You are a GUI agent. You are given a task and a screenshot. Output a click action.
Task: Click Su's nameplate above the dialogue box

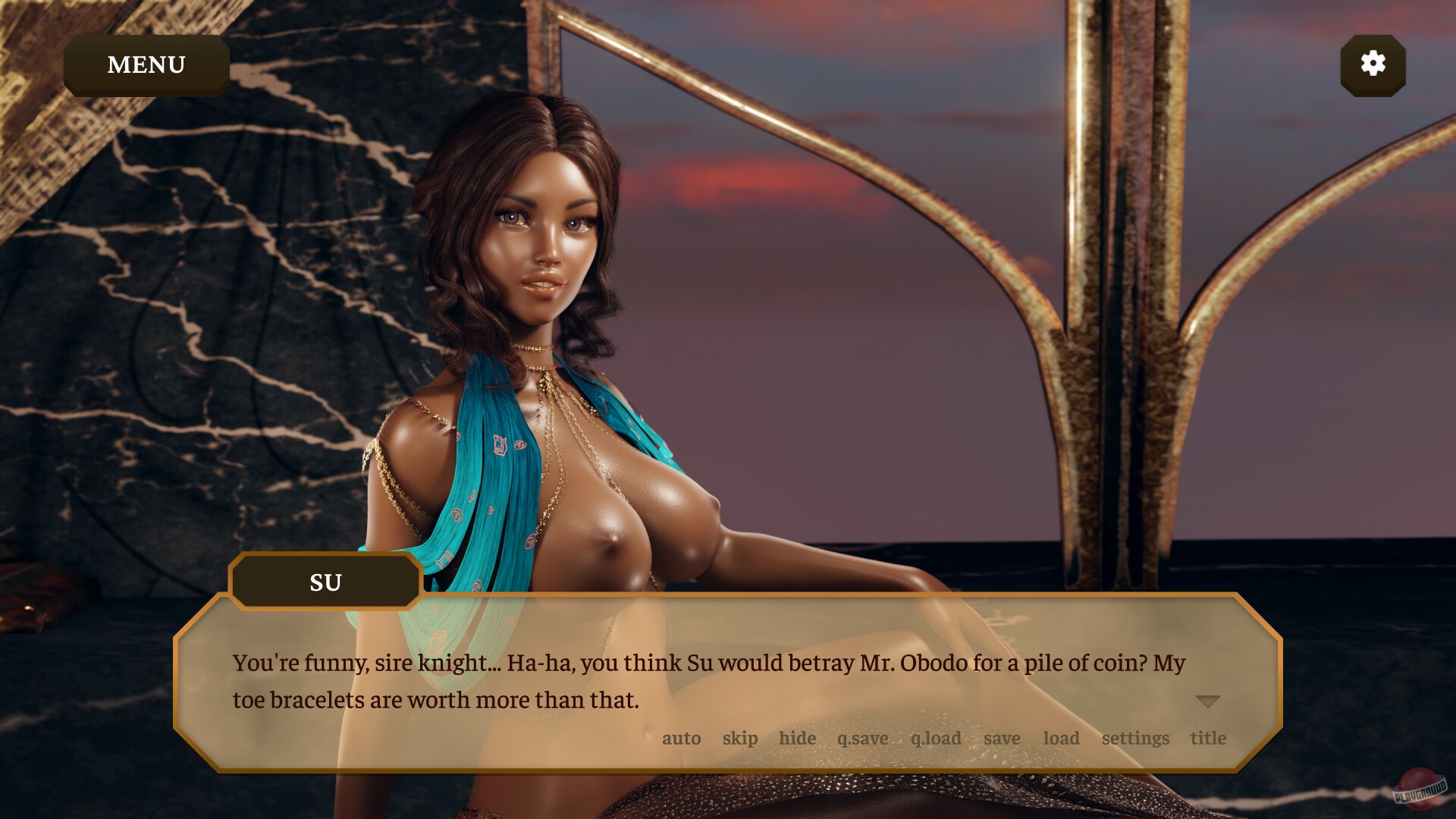click(325, 582)
